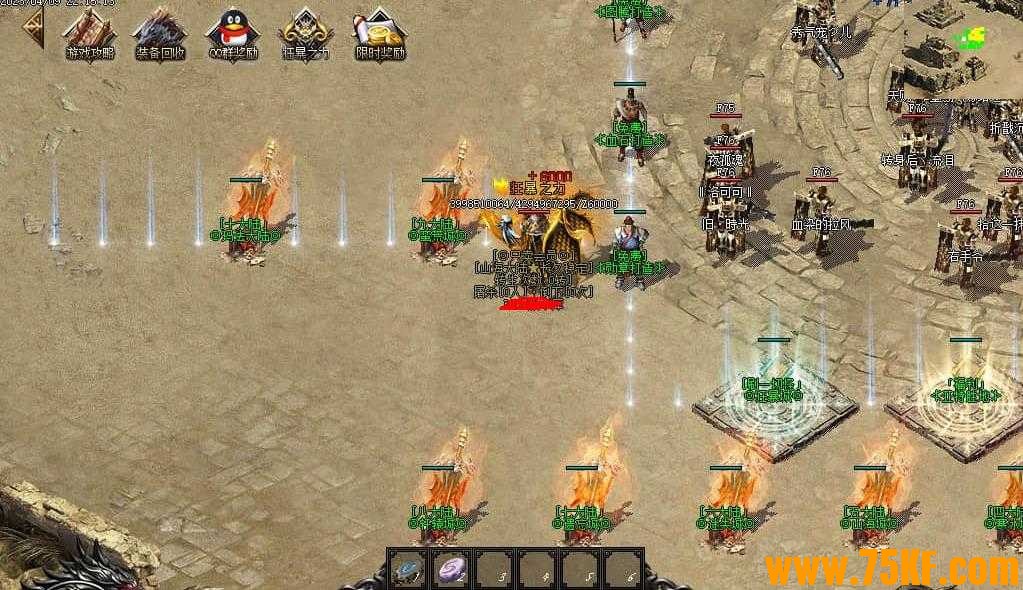Open the 限时奖励 timed reward icon
The height and width of the screenshot is (590, 1023).
[x=380, y=33]
